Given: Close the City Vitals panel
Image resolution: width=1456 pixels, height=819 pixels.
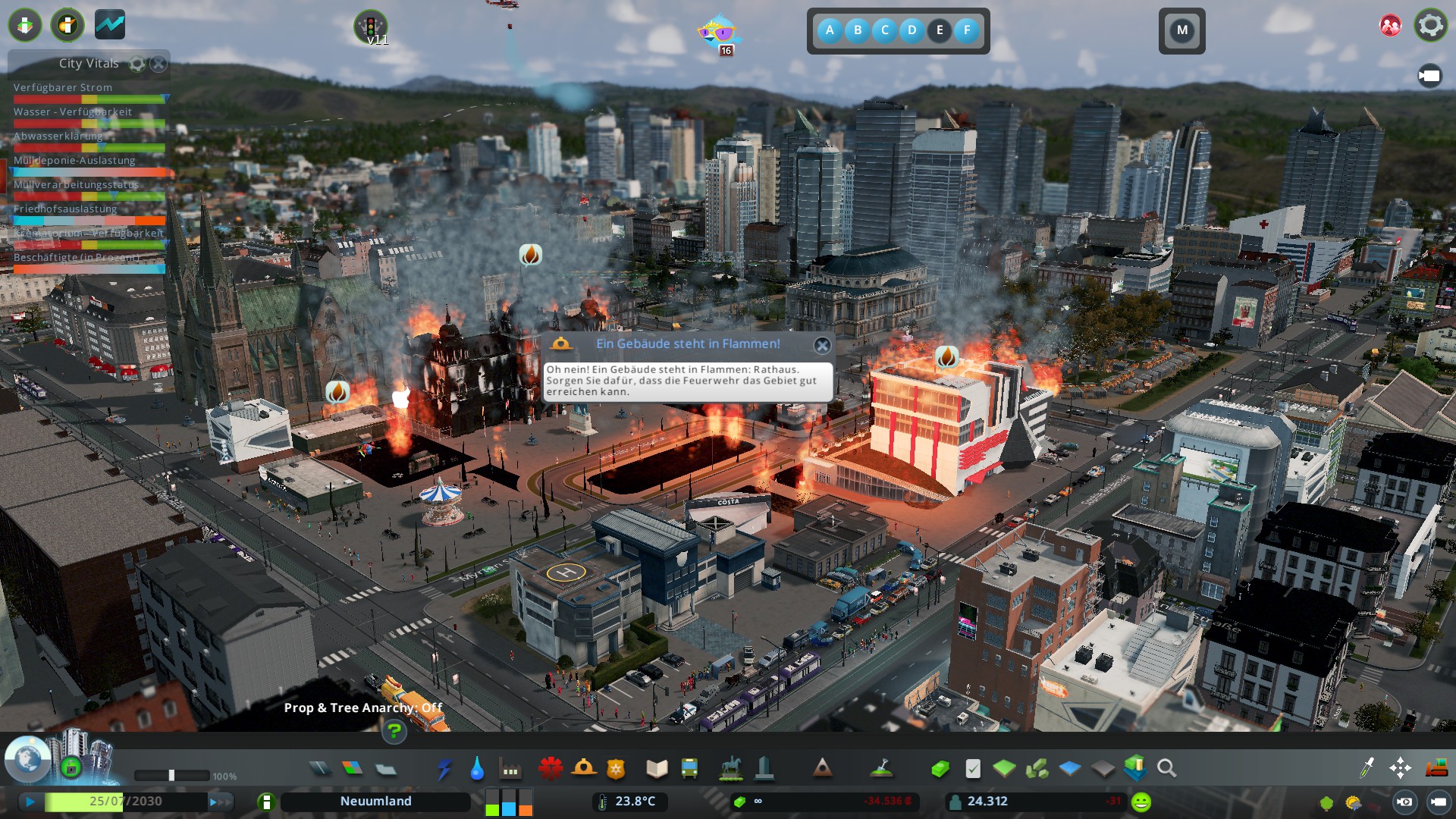Looking at the screenshot, I should [x=158, y=64].
